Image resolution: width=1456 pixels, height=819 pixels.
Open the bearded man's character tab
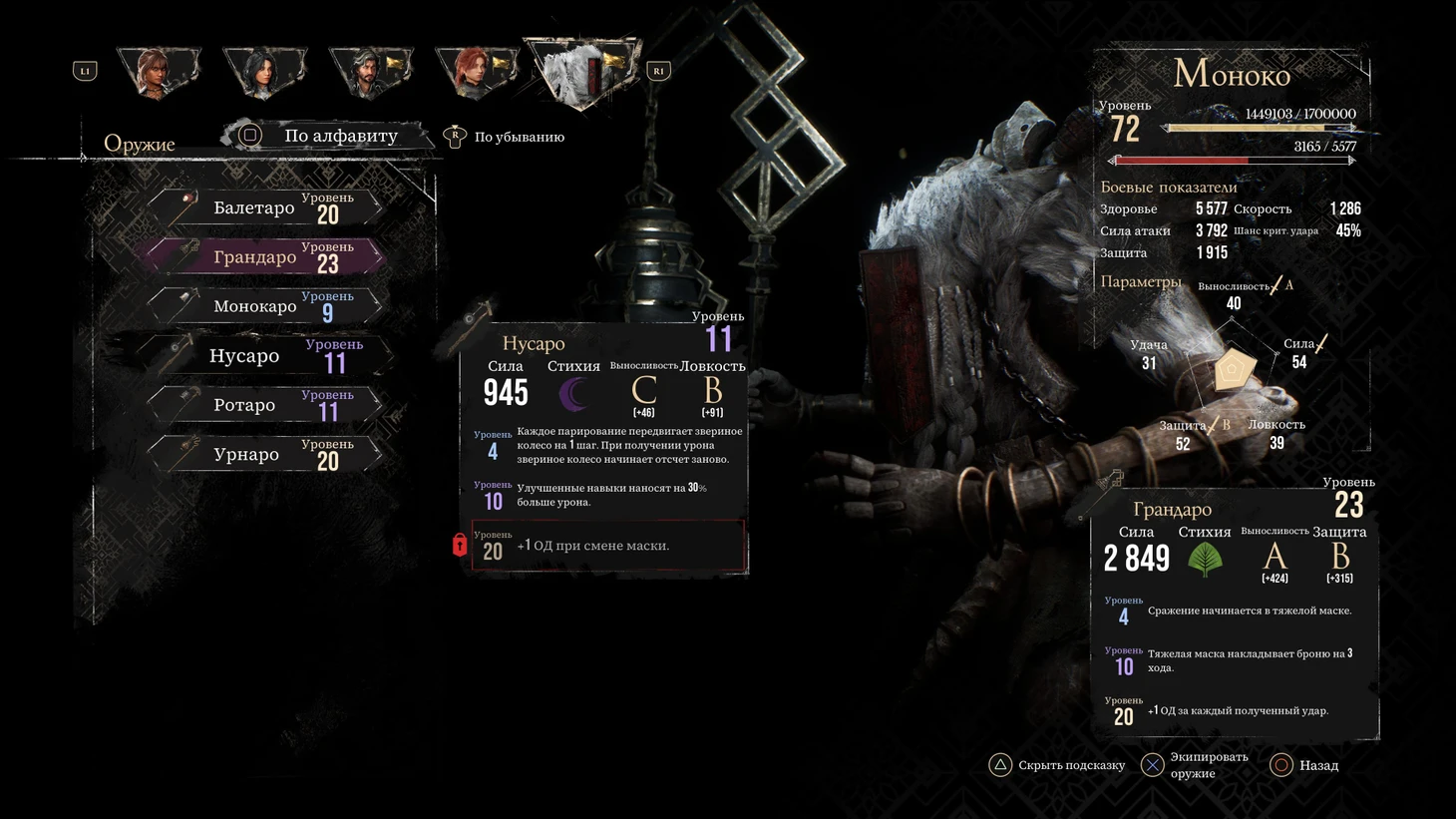pos(371,72)
